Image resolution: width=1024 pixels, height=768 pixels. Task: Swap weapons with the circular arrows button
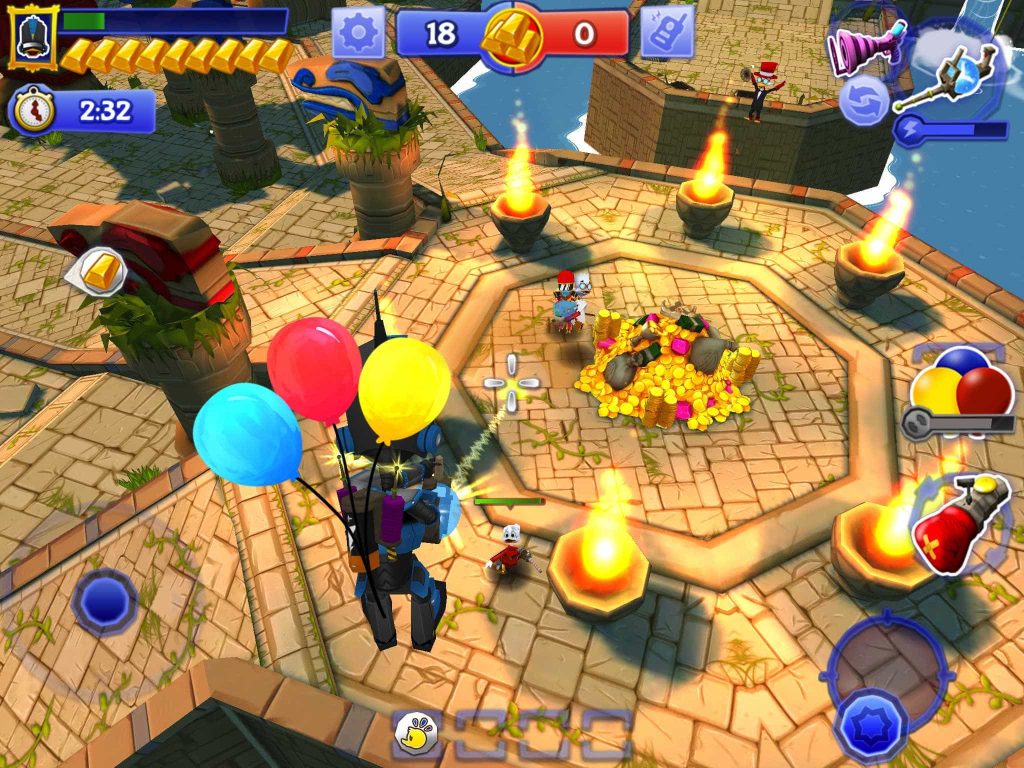point(864,101)
